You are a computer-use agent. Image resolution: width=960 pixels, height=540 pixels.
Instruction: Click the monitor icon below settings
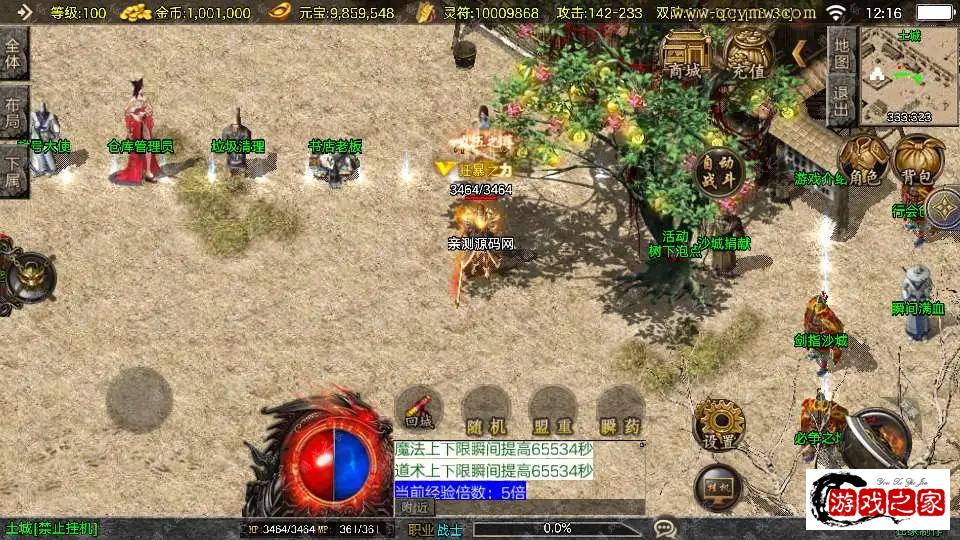coord(717,487)
